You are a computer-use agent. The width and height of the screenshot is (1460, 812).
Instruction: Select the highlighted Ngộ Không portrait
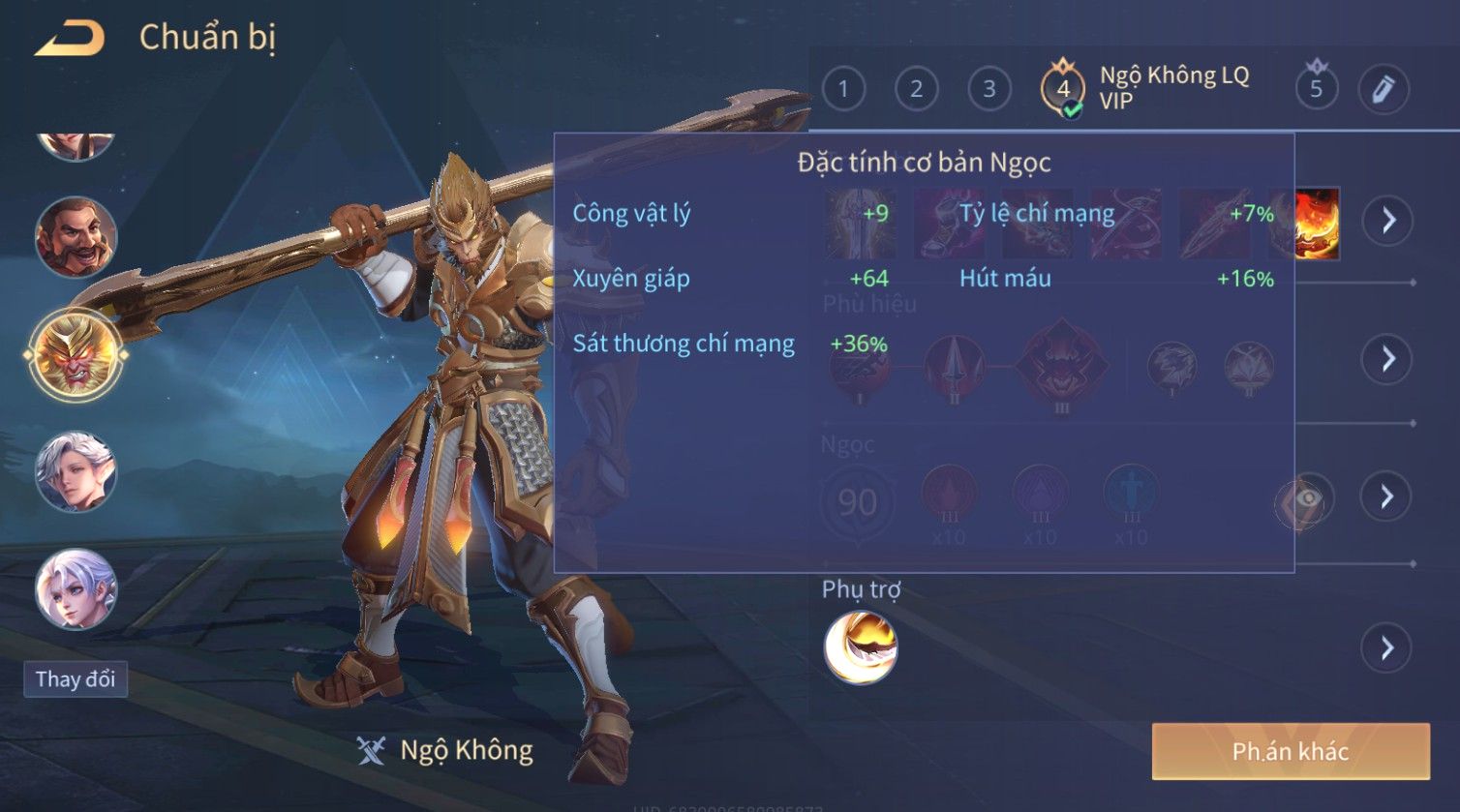pyautogui.click(x=76, y=355)
